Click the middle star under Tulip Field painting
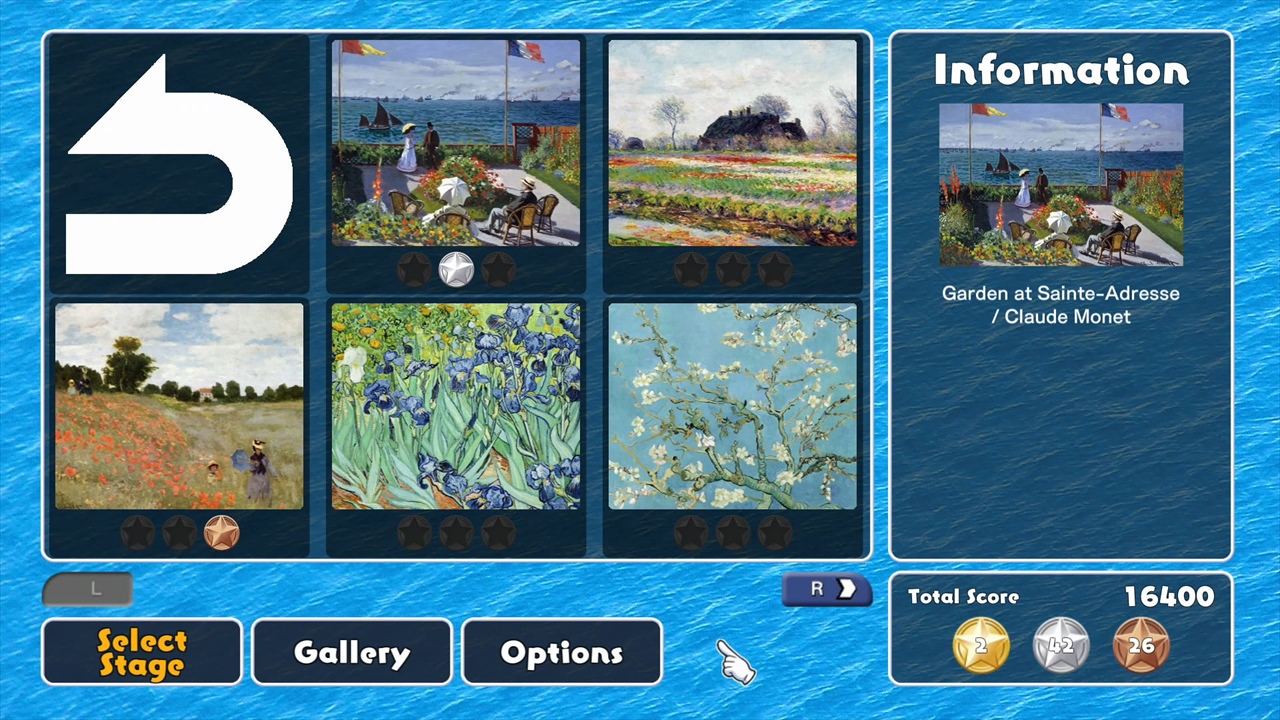The width and height of the screenshot is (1280, 720). pyautogui.click(x=733, y=267)
